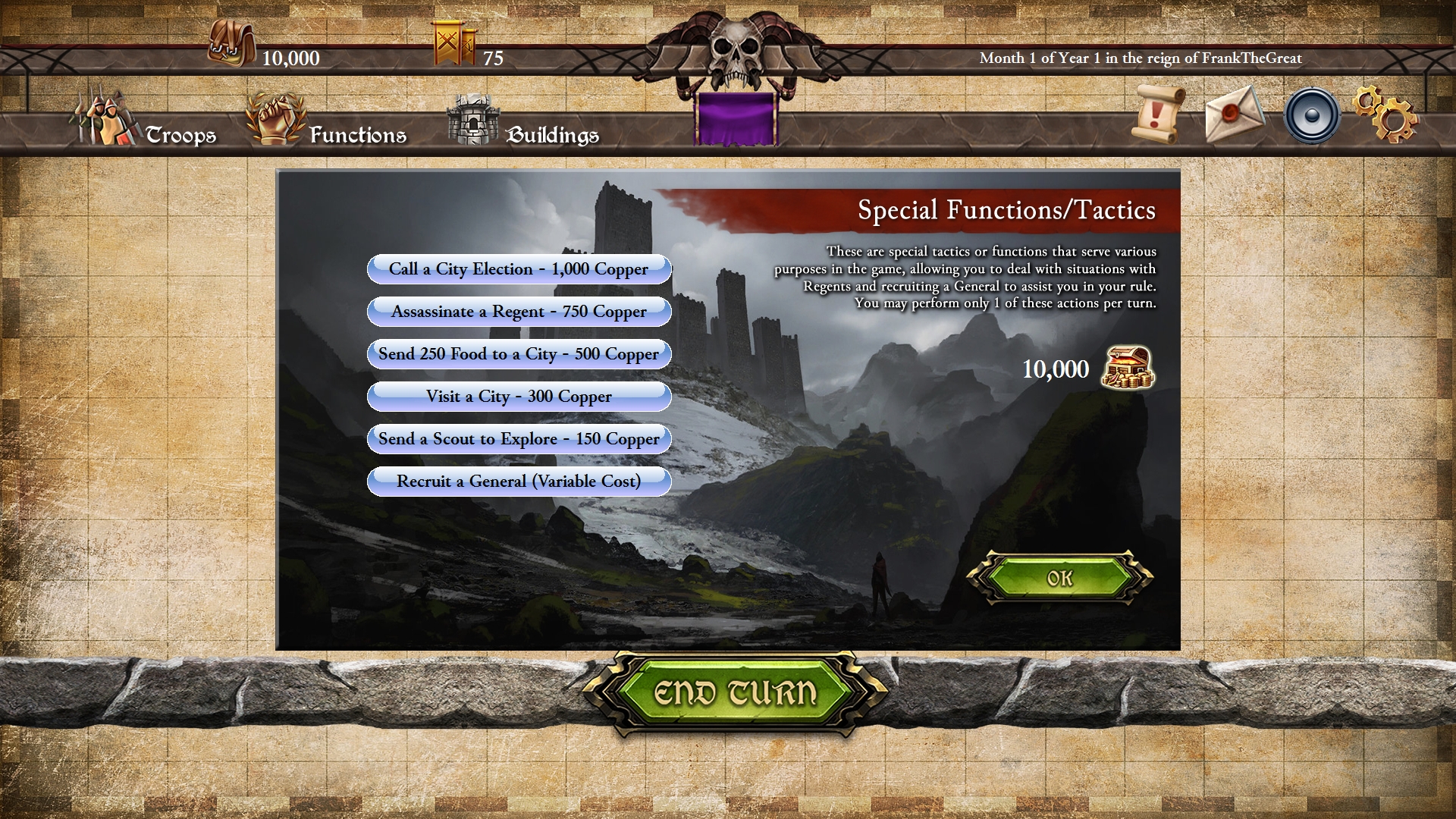Click the battle standards icon beside 75
Viewport: 1456px width, 819px height.
click(x=453, y=44)
